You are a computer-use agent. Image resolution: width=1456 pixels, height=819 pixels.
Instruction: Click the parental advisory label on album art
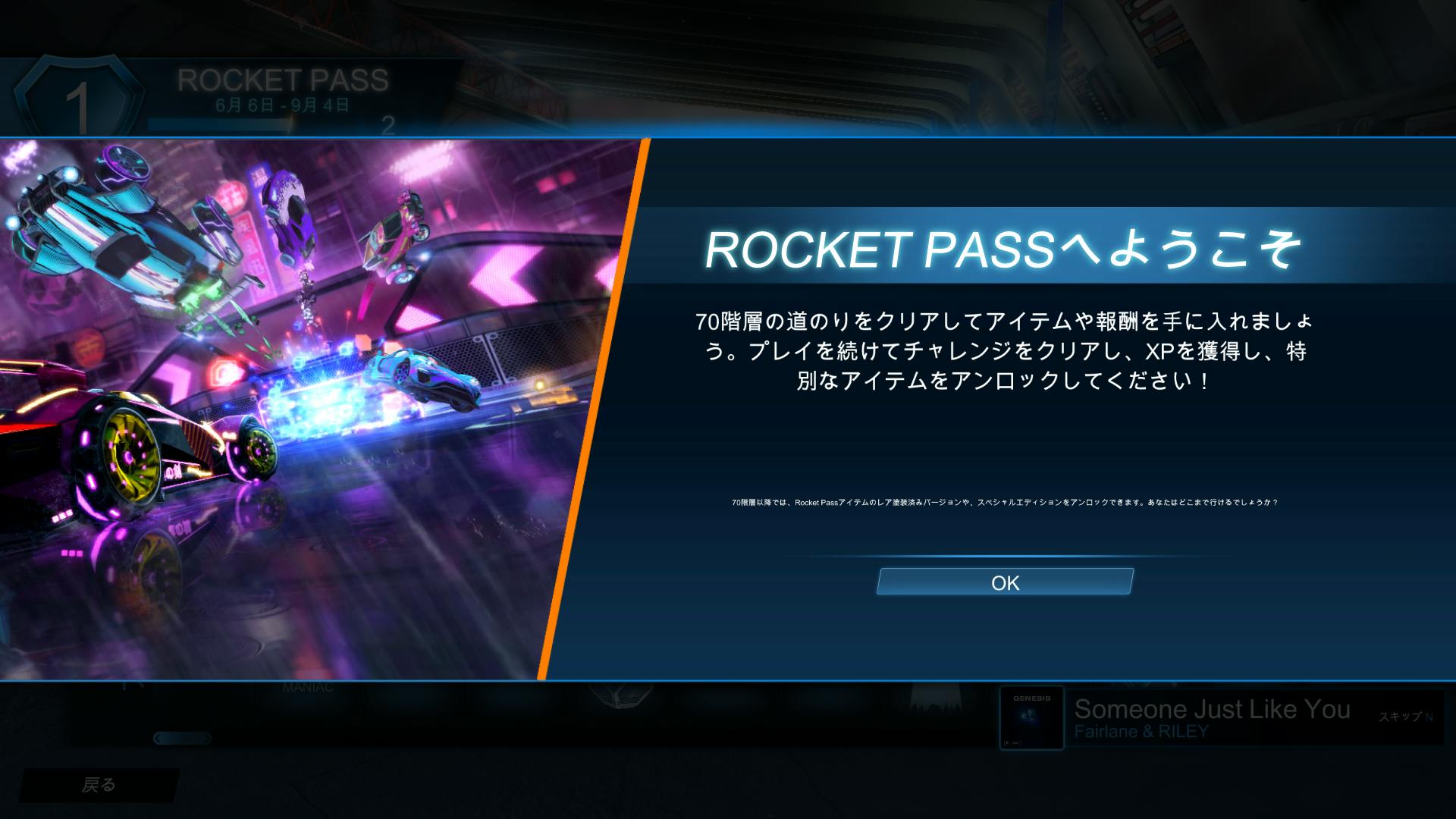point(1007,742)
